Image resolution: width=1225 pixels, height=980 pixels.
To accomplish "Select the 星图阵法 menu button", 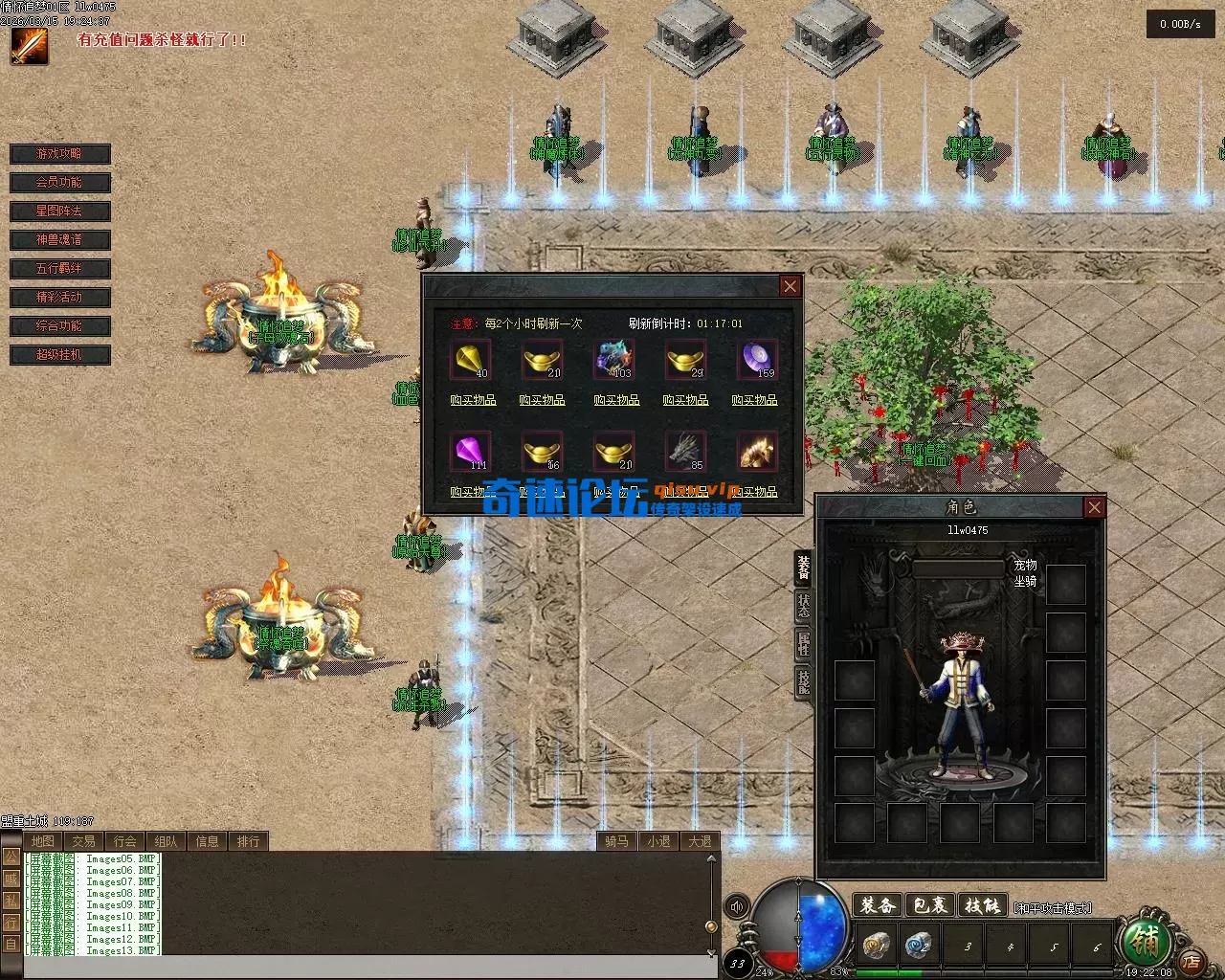I will coord(60,212).
